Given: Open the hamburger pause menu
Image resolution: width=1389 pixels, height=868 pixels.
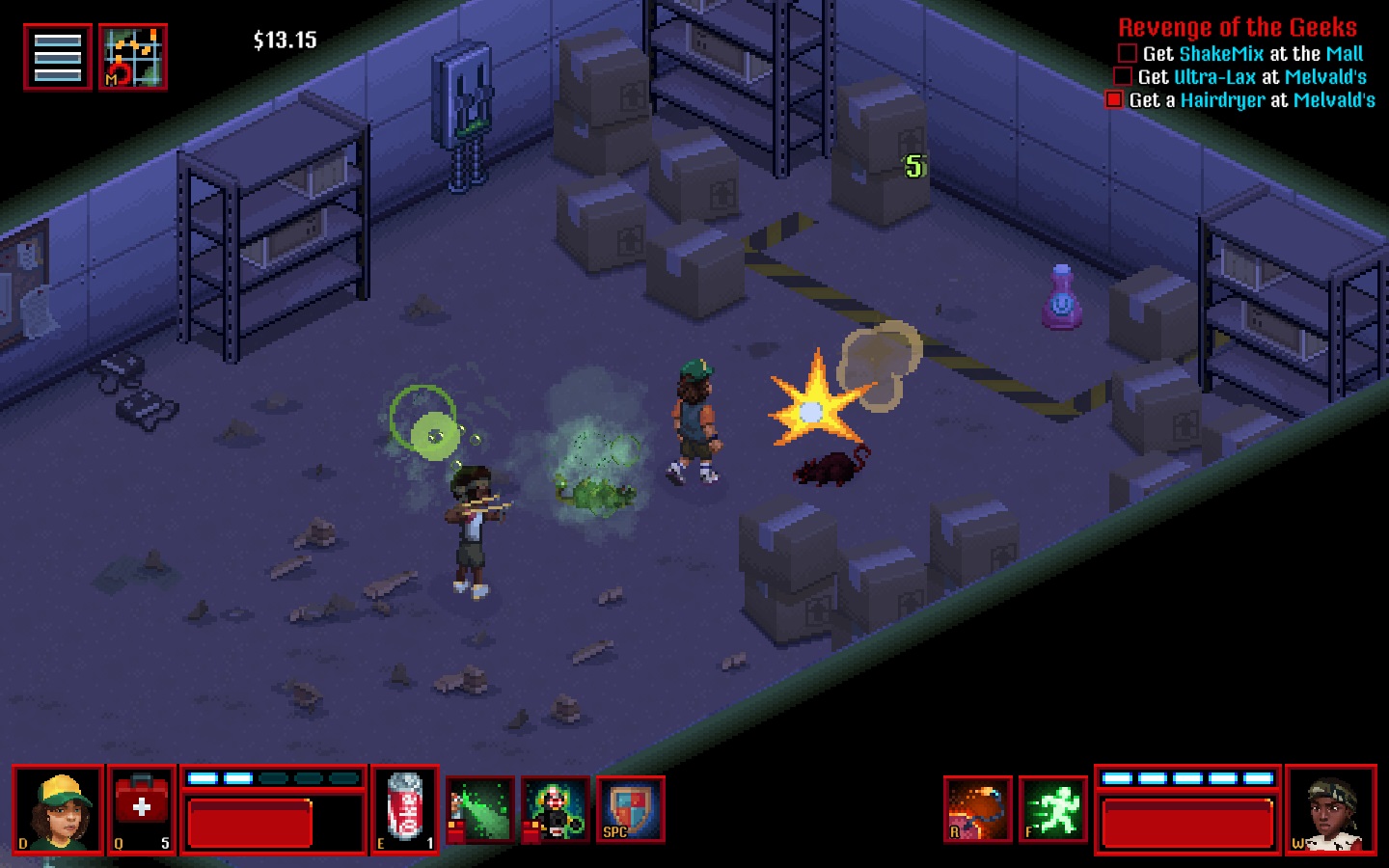Looking at the screenshot, I should point(58,58).
